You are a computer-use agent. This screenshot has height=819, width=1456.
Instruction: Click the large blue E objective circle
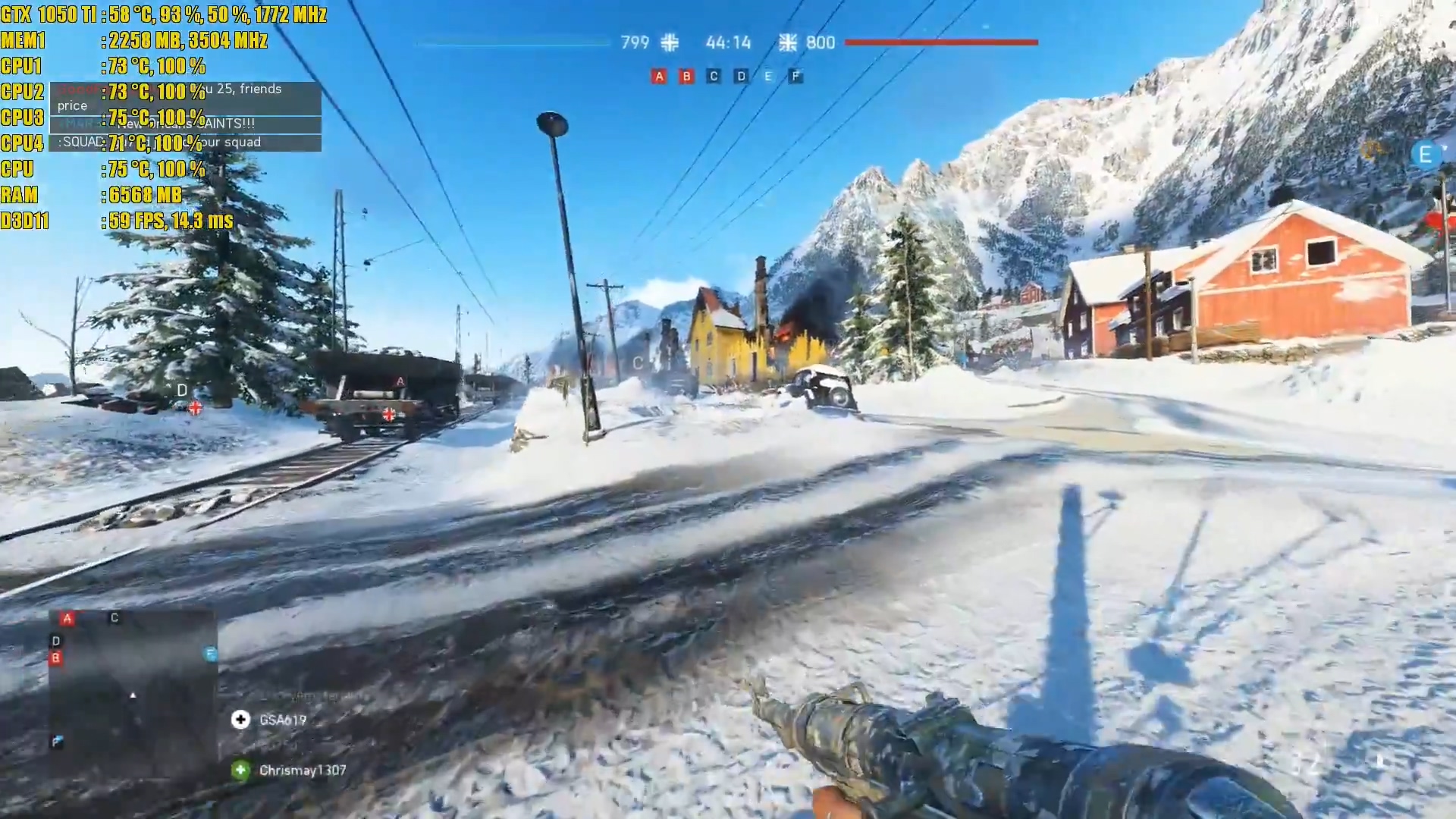[x=1425, y=155]
